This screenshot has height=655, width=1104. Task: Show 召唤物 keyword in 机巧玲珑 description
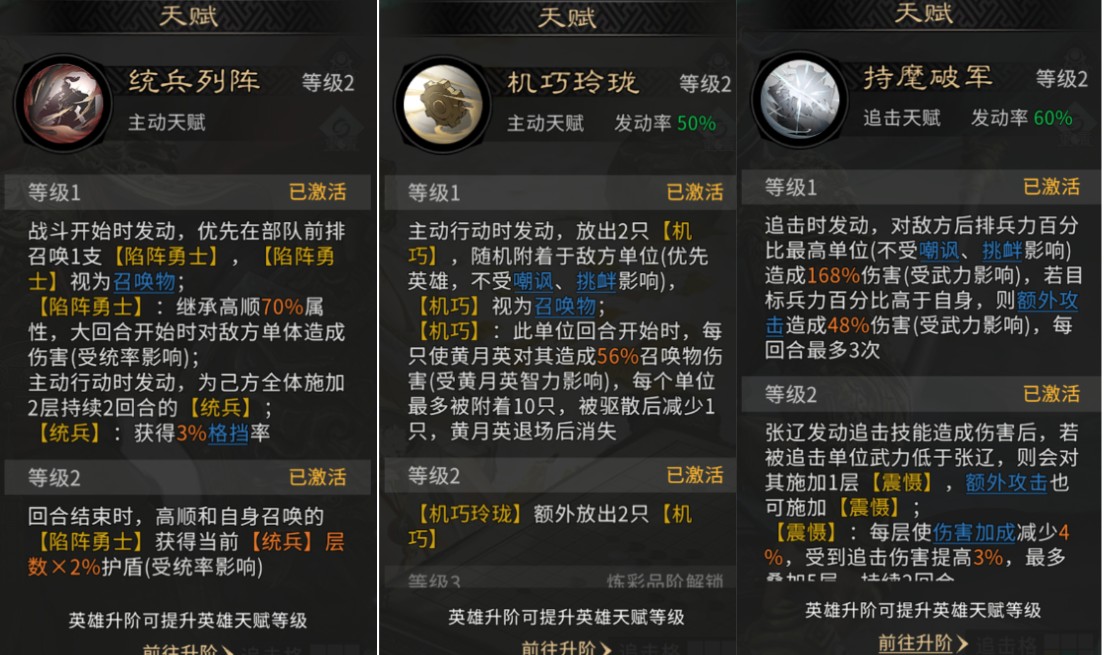point(565,306)
